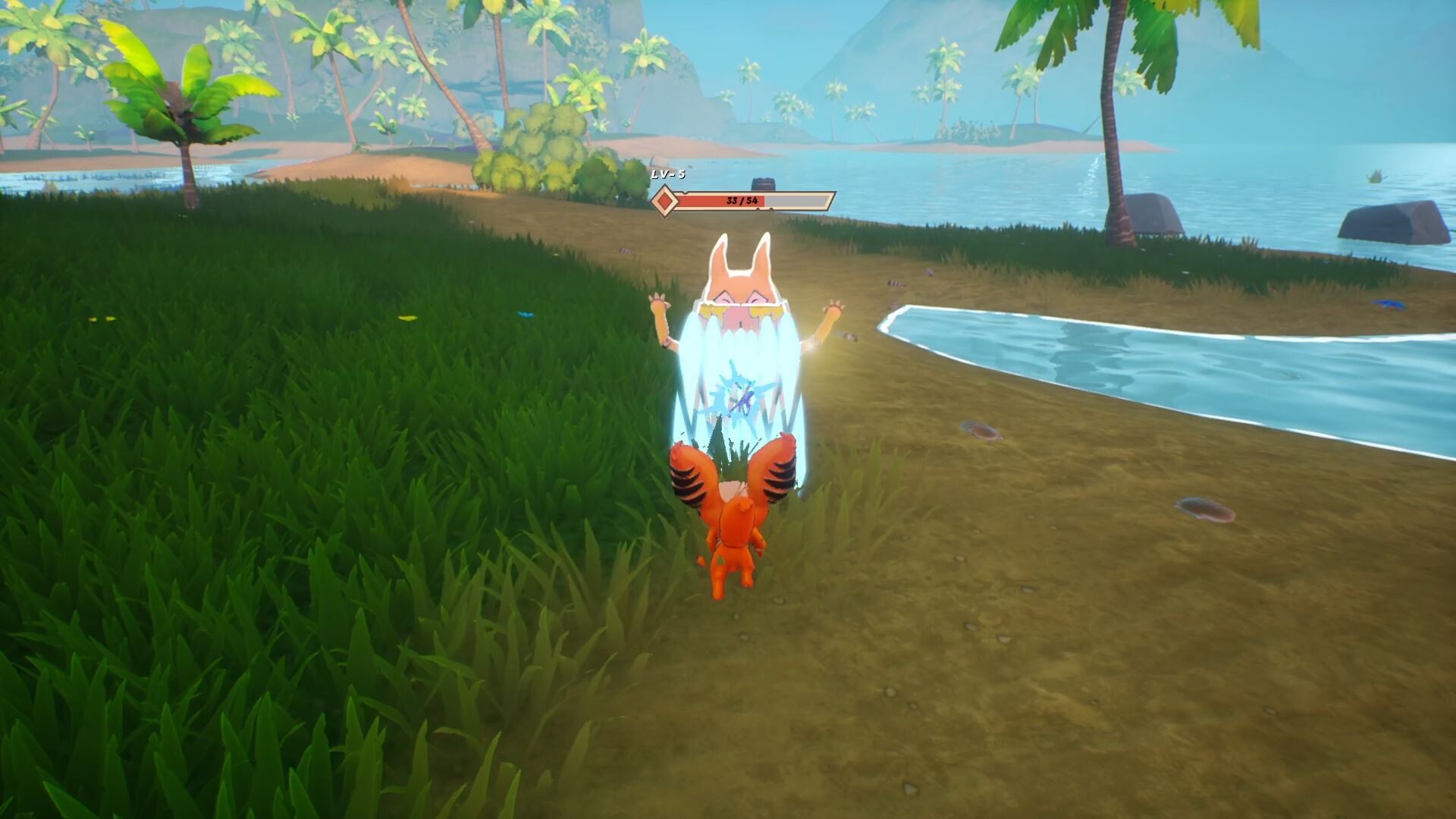This screenshot has width=1456, height=819.
Task: Click the red diamond level emblem
Action: coord(664,200)
